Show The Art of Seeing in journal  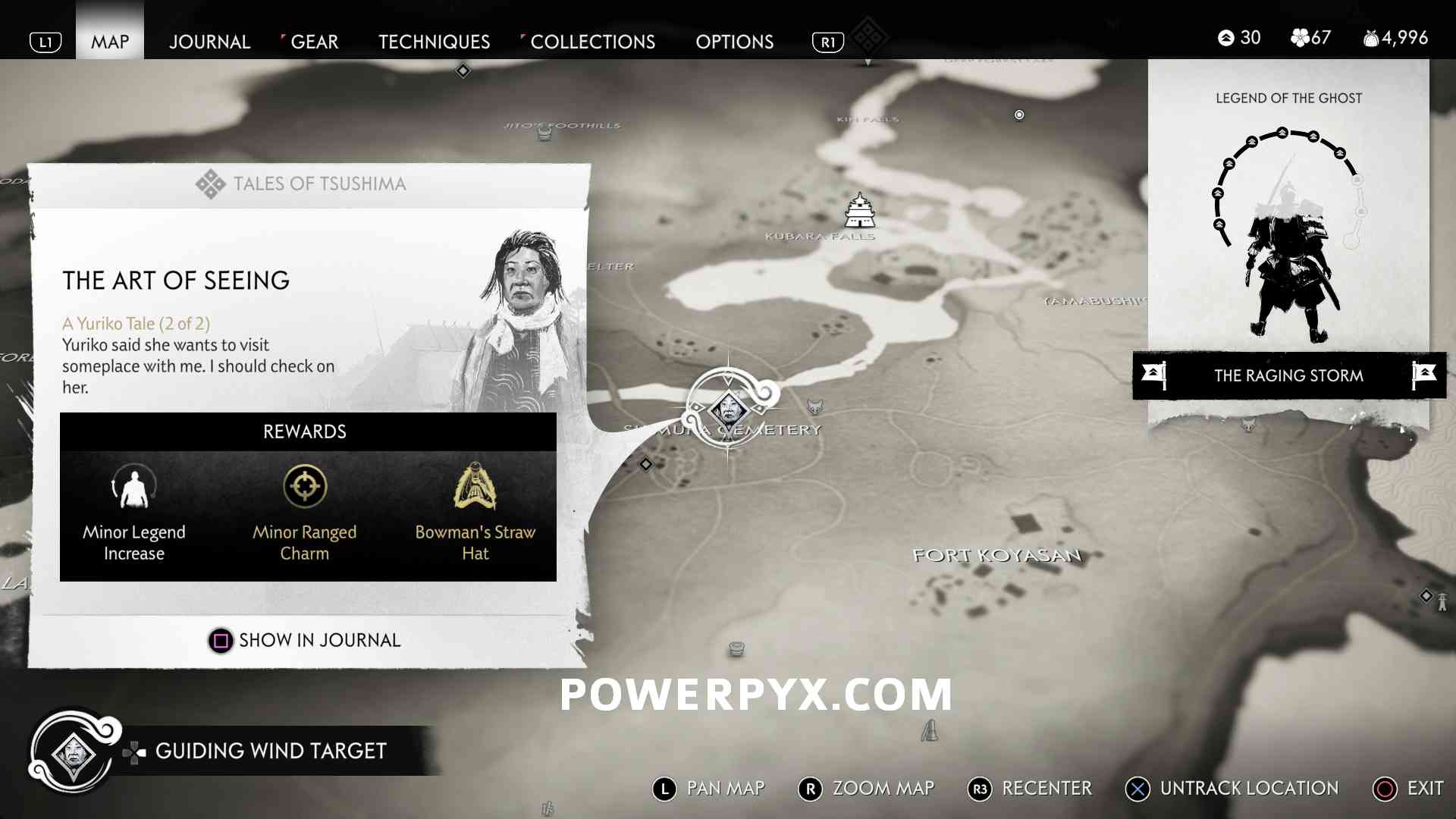click(x=304, y=641)
